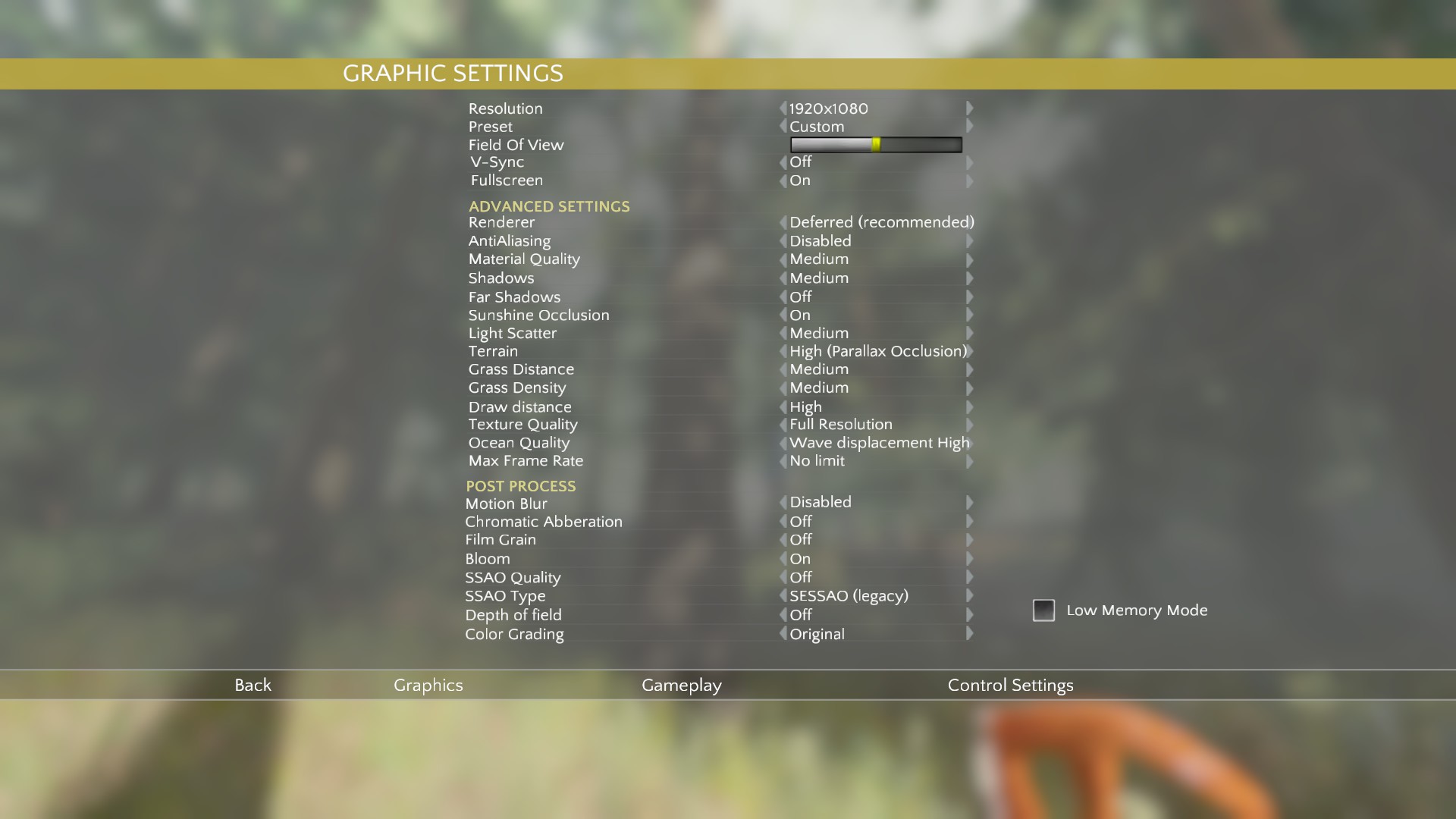
Task: Click the left arrow for Material Quality
Action: 783,259
